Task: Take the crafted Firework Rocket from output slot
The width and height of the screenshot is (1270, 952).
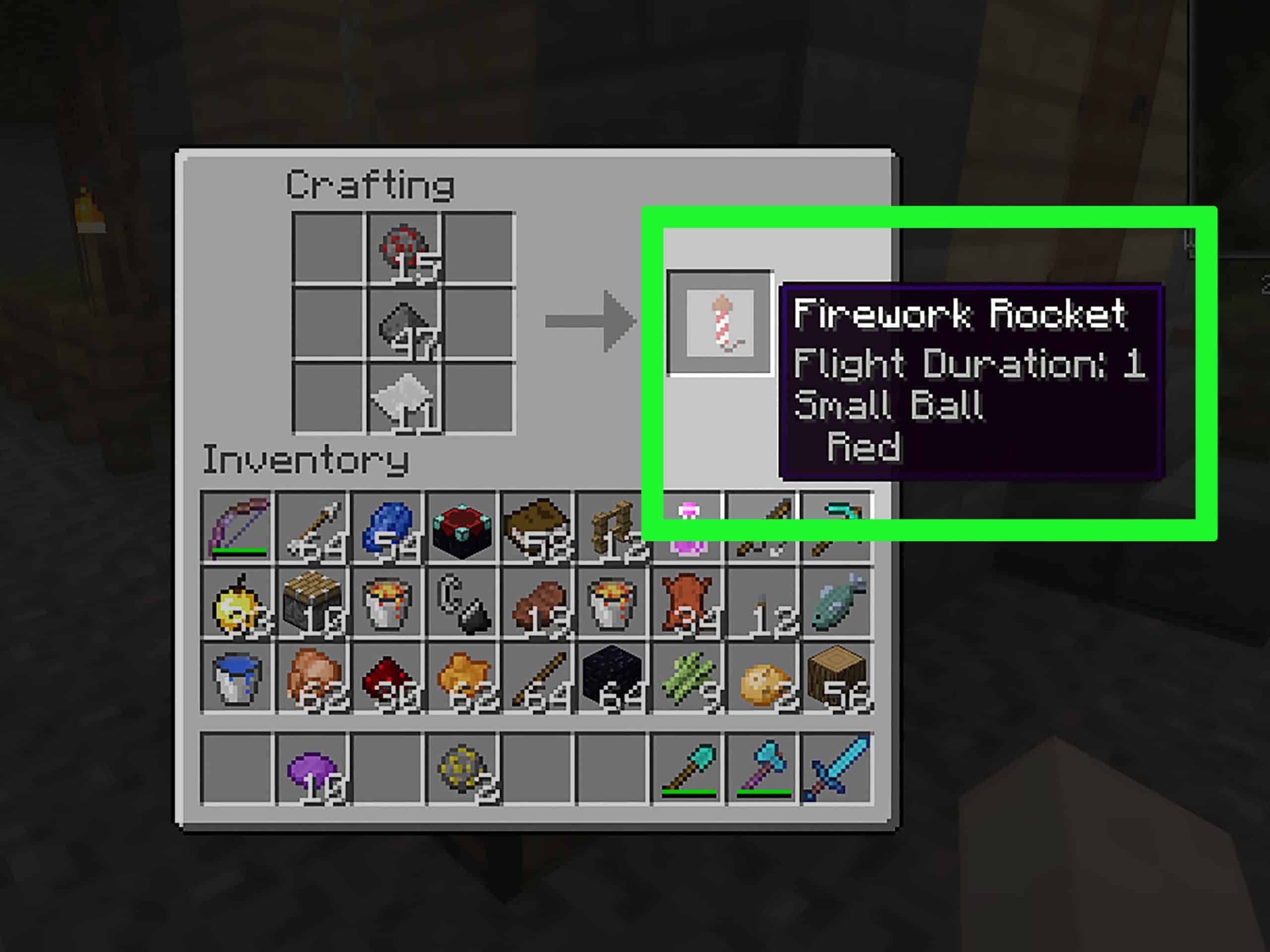Action: 720,322
